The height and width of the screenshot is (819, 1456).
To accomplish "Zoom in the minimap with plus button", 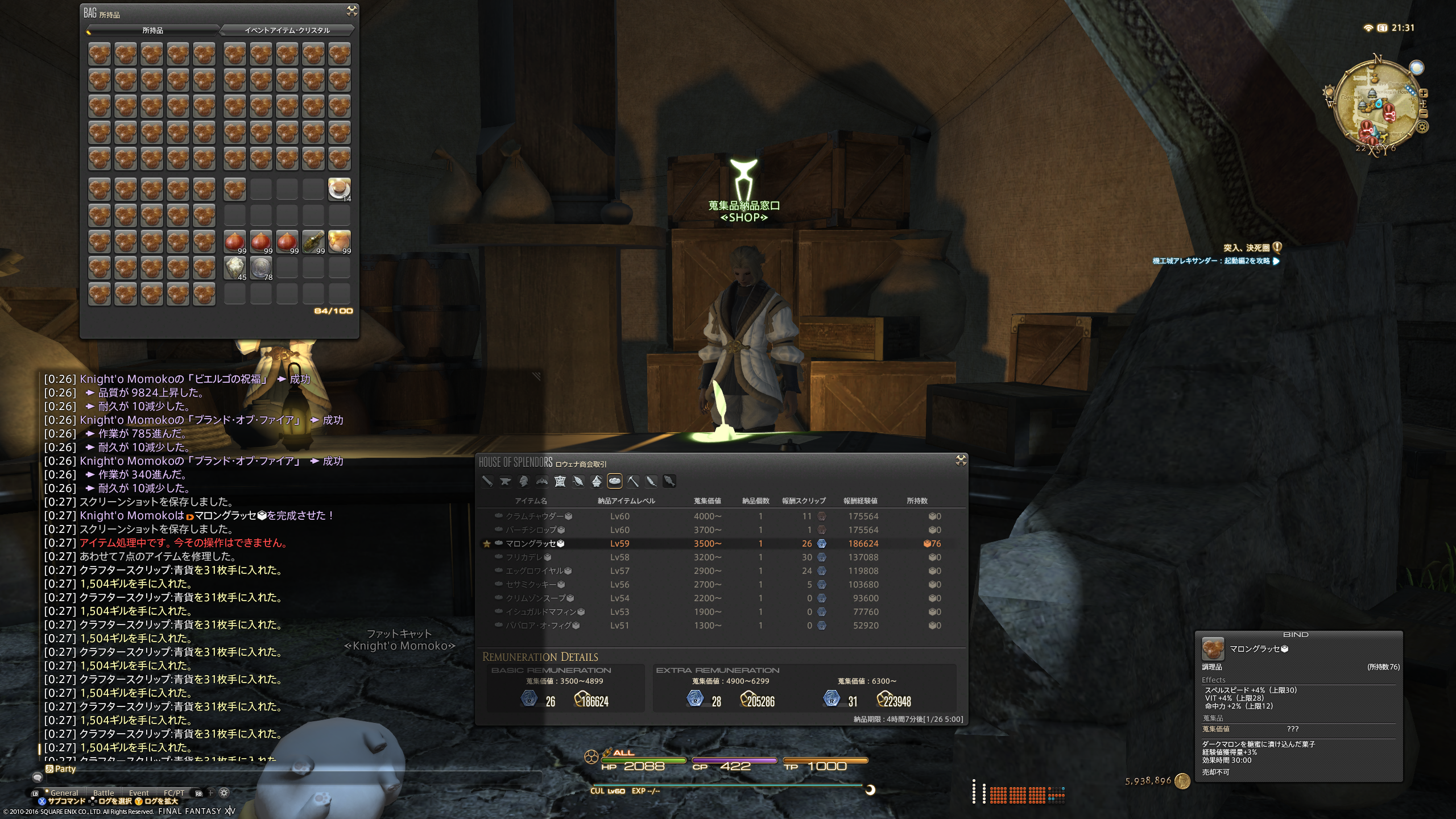I will [x=1423, y=93].
